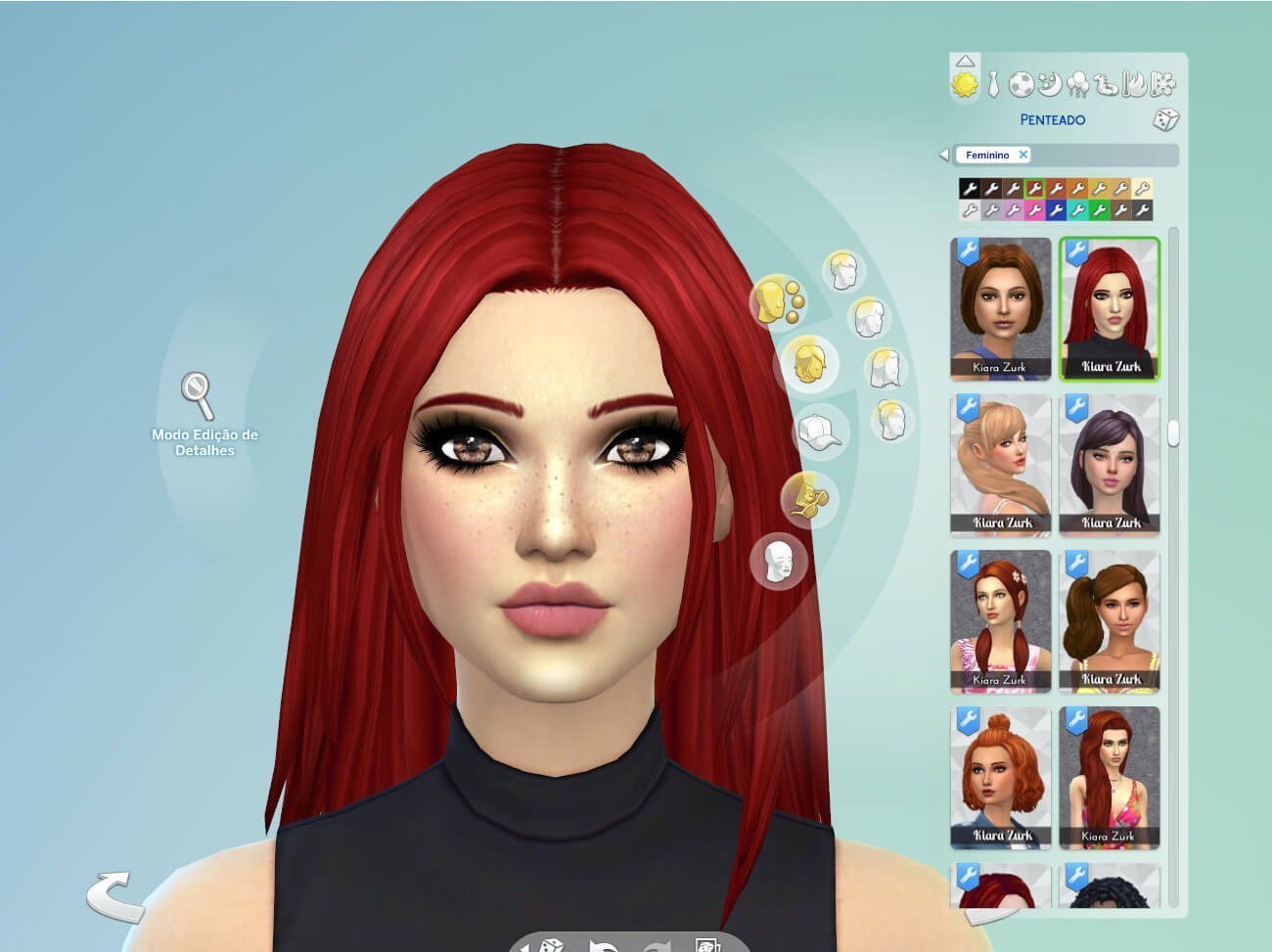Switch to the everyday wear sun tab
Image resolution: width=1272 pixels, height=952 pixels.
pyautogui.click(x=966, y=85)
